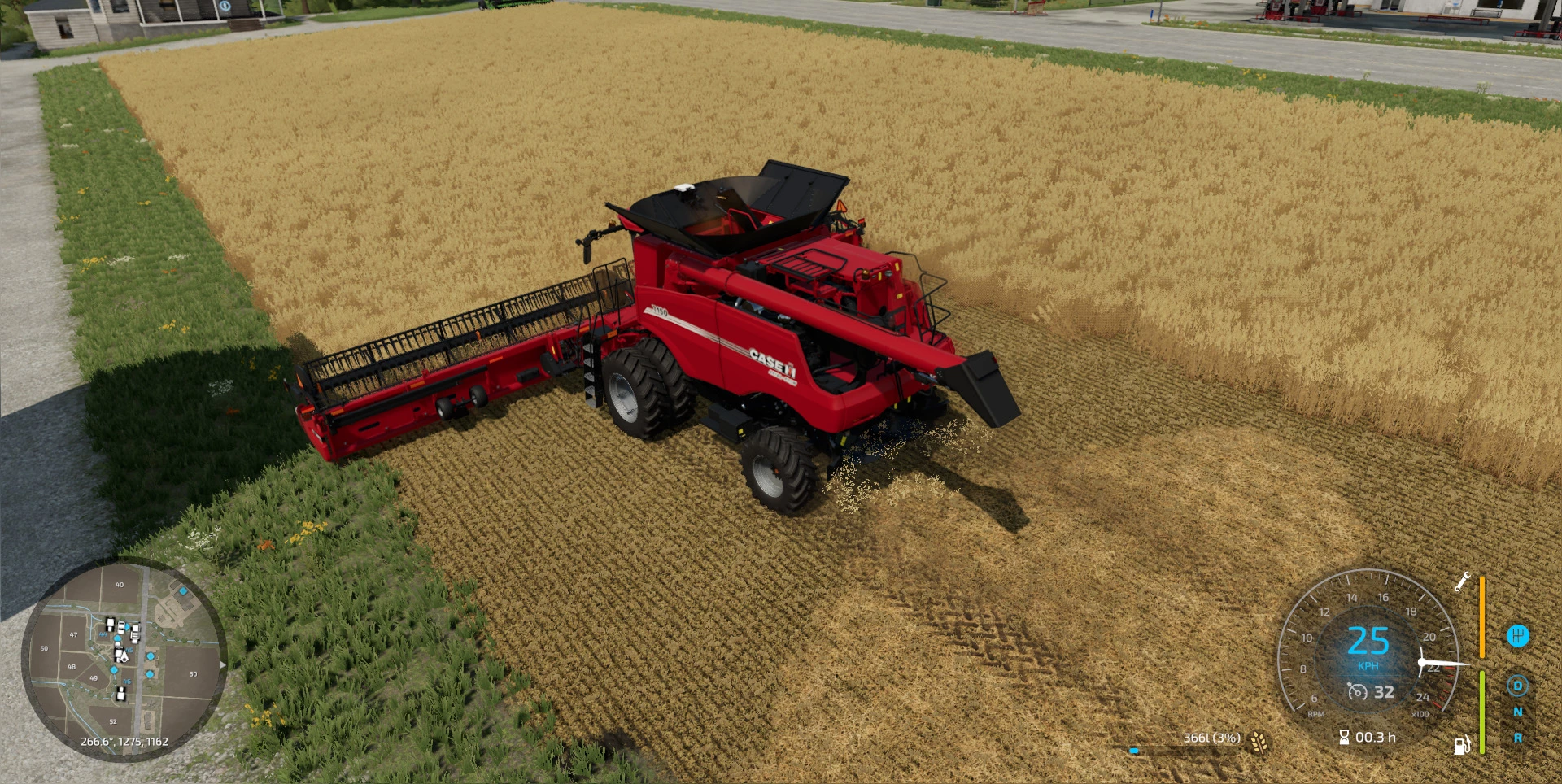
Task: Click the fuel pump icon
Action: pos(1461,745)
